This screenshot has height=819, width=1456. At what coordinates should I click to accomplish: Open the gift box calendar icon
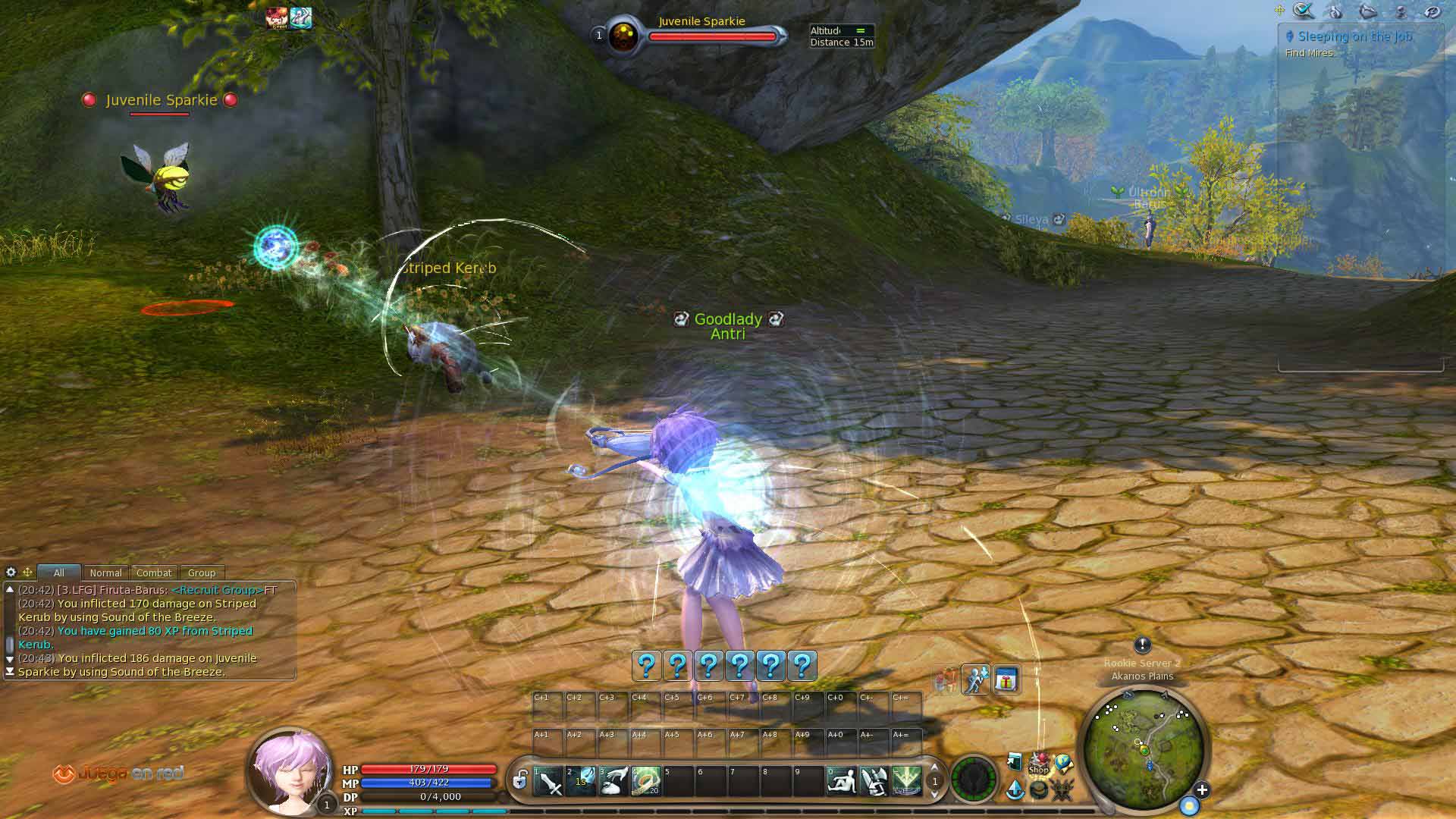[1006, 680]
